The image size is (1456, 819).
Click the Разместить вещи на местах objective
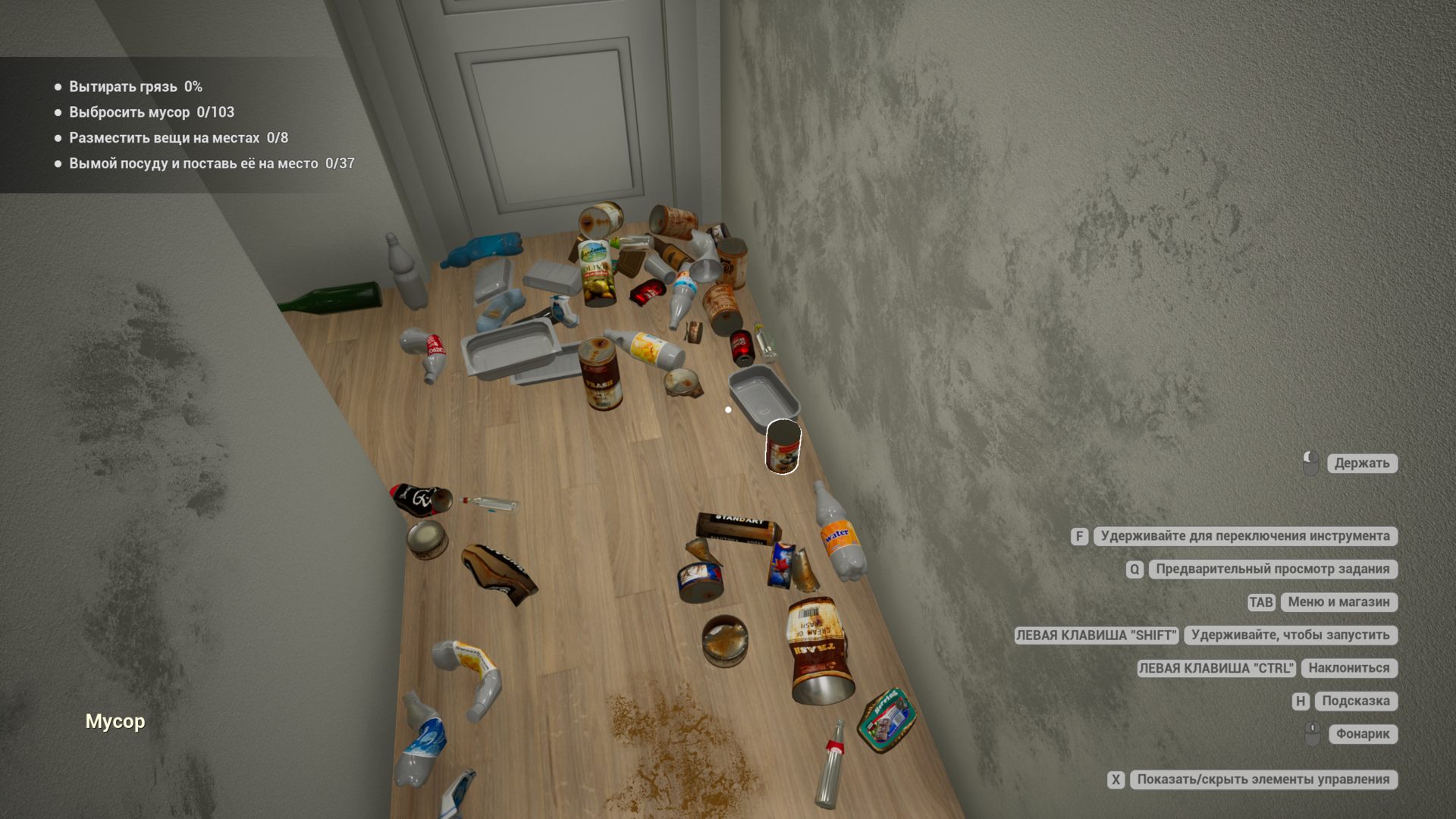[179, 138]
